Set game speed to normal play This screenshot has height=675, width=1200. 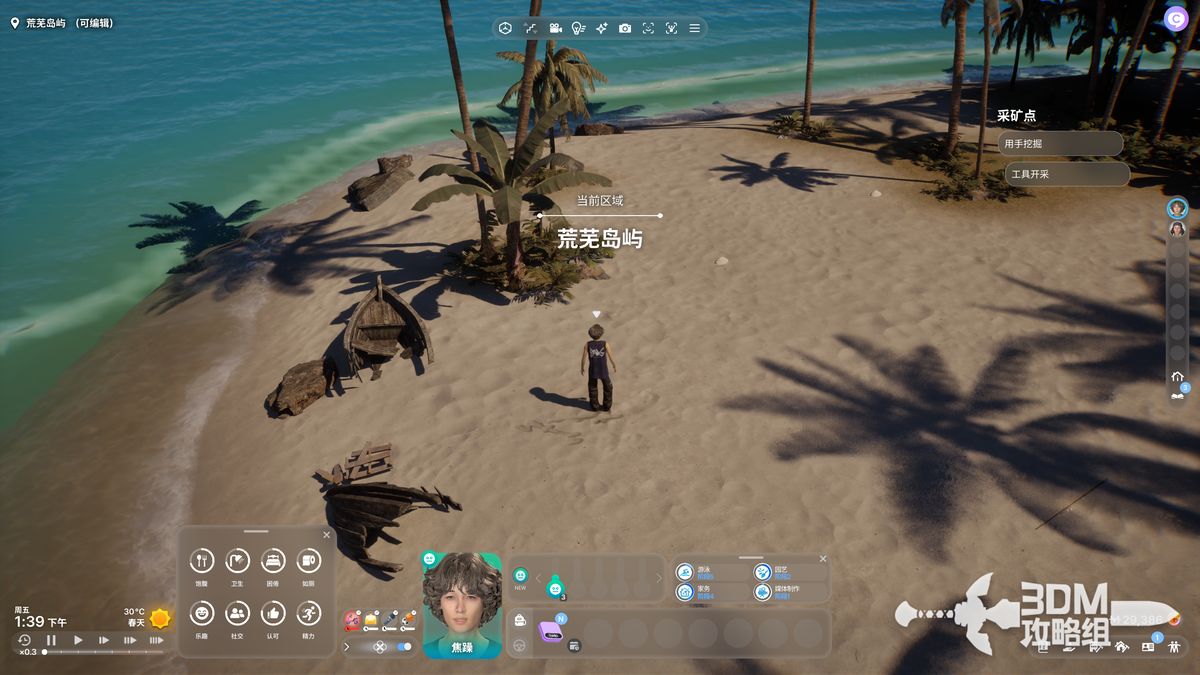[x=78, y=640]
